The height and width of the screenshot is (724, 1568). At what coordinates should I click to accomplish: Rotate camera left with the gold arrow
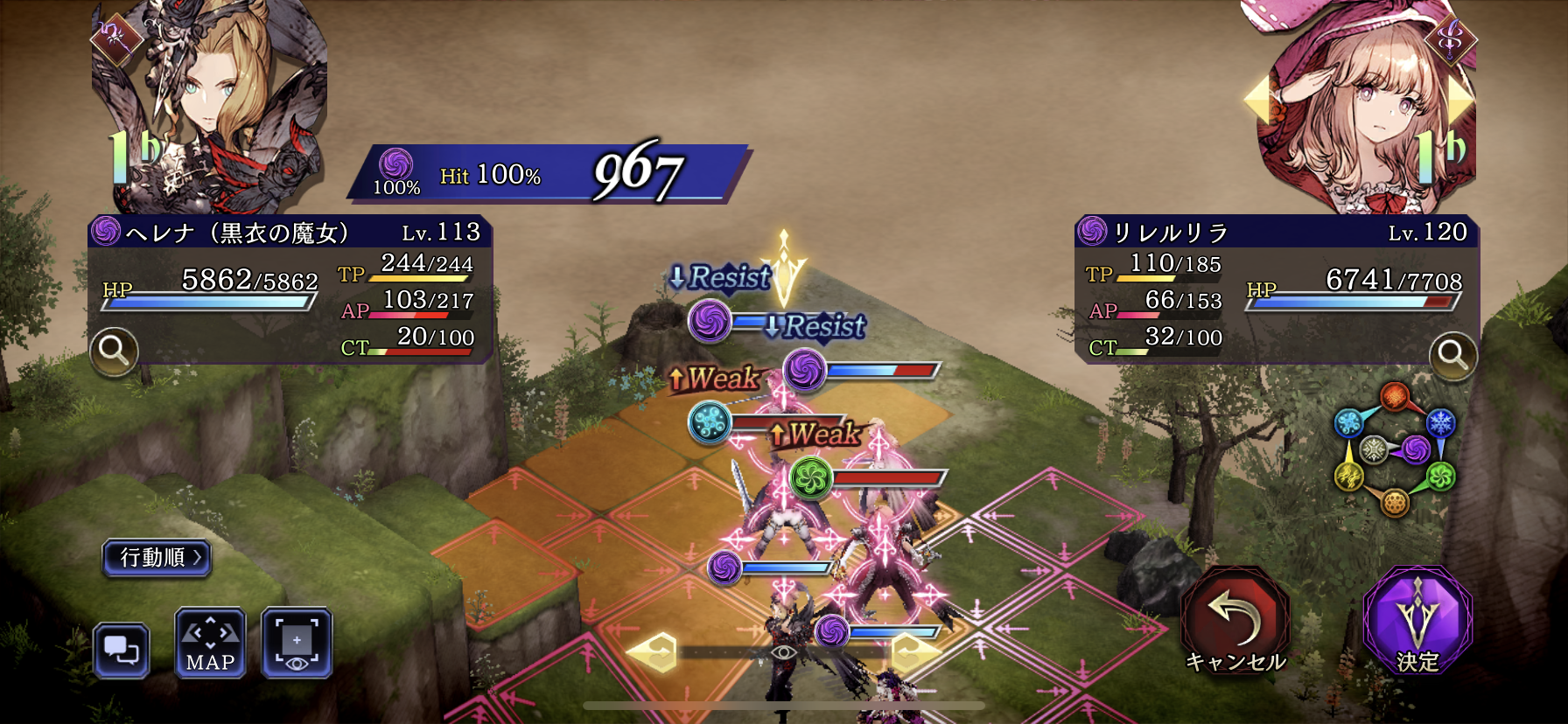pyautogui.click(x=653, y=652)
